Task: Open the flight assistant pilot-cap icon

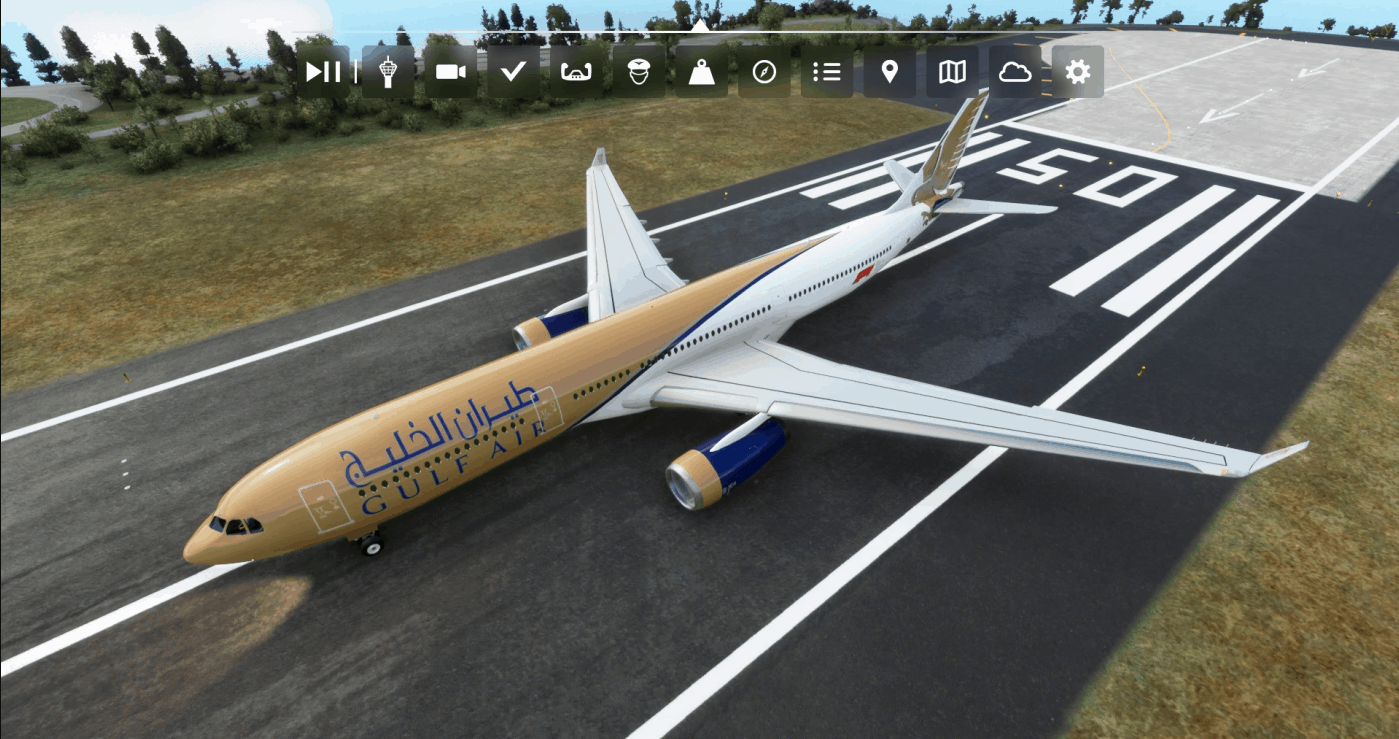Action: (x=639, y=72)
